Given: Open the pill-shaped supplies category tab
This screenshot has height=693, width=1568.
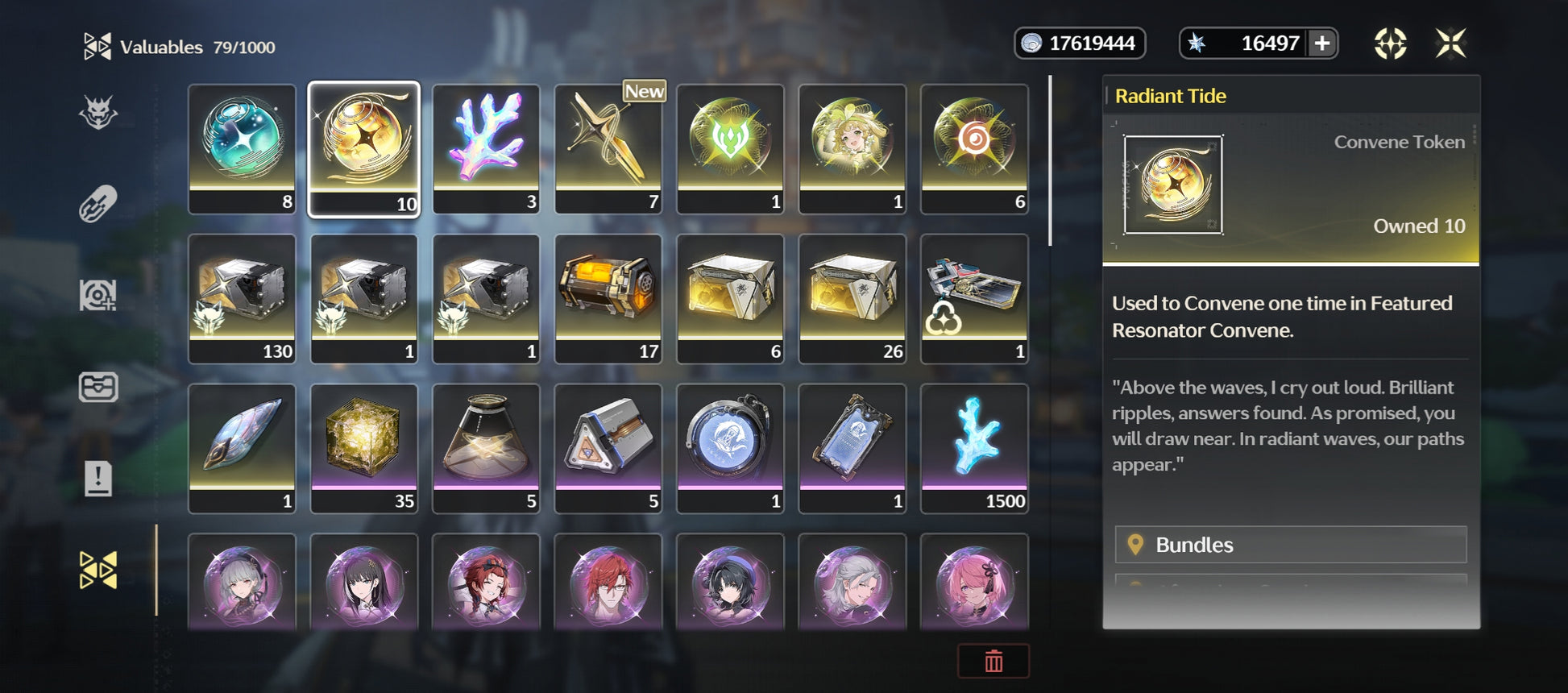Looking at the screenshot, I should coord(98,204).
